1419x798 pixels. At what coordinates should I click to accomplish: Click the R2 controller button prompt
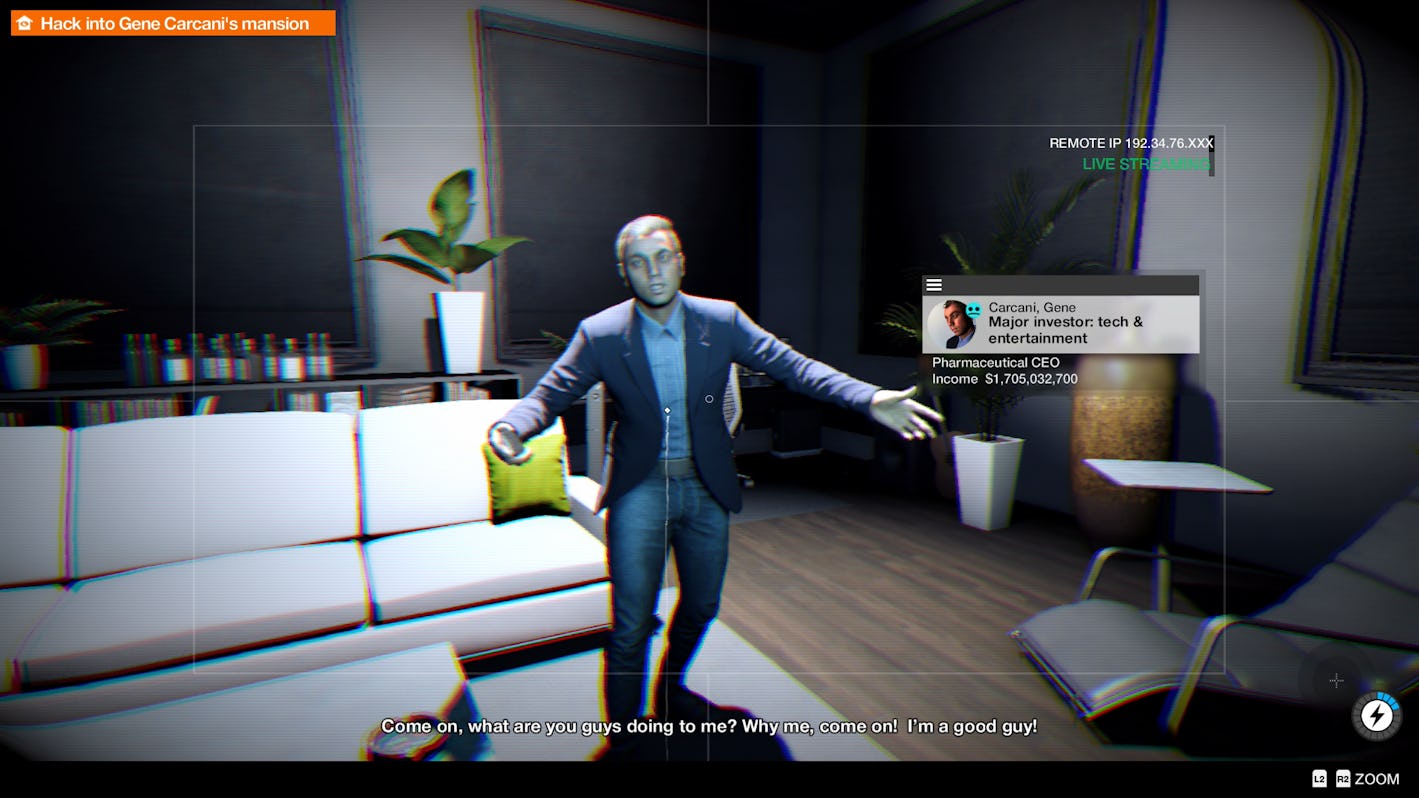pos(1343,779)
